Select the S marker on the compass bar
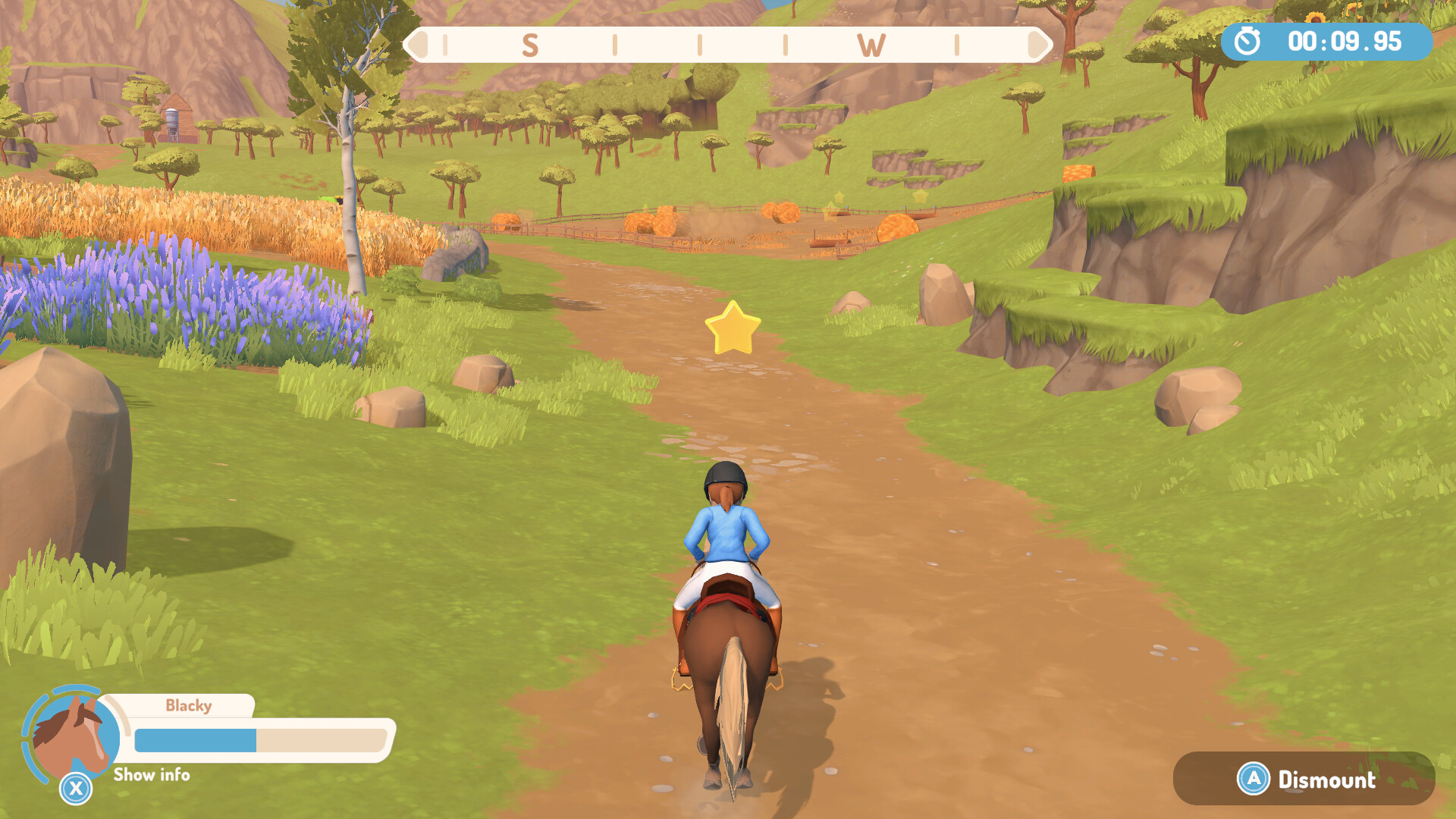The height and width of the screenshot is (819, 1456). tap(531, 45)
